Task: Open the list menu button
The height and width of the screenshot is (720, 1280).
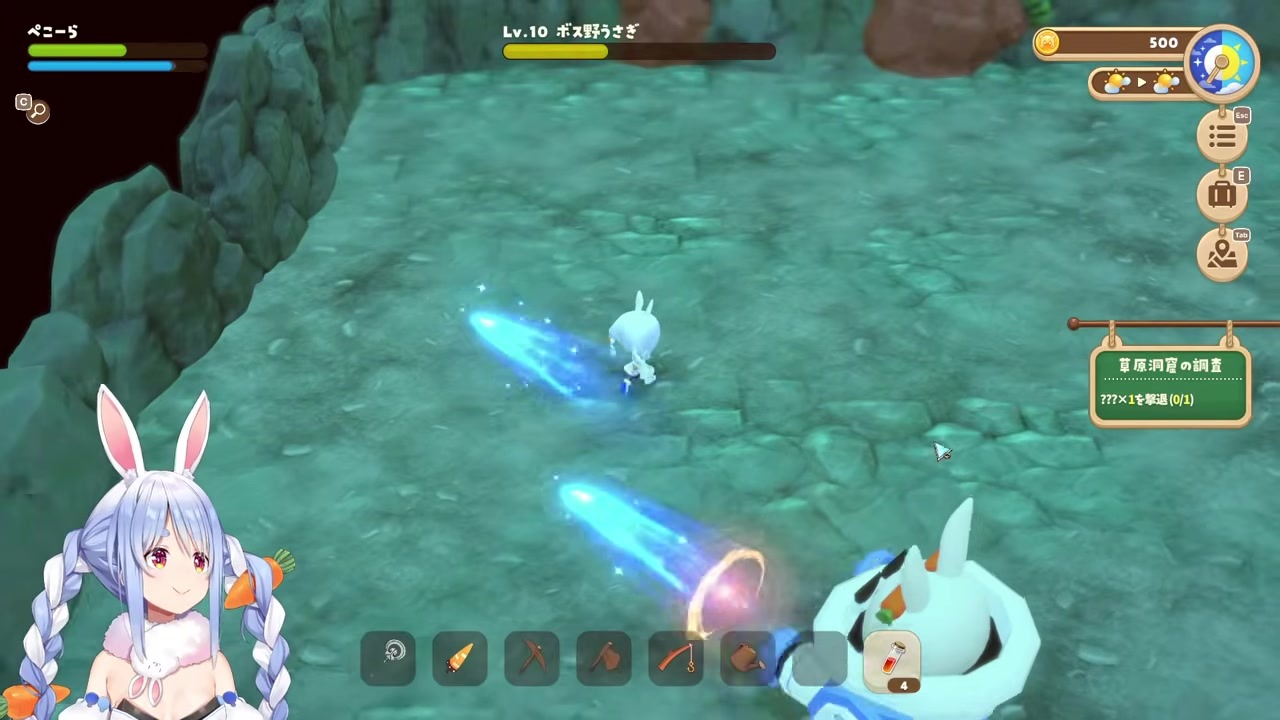Action: click(1221, 136)
